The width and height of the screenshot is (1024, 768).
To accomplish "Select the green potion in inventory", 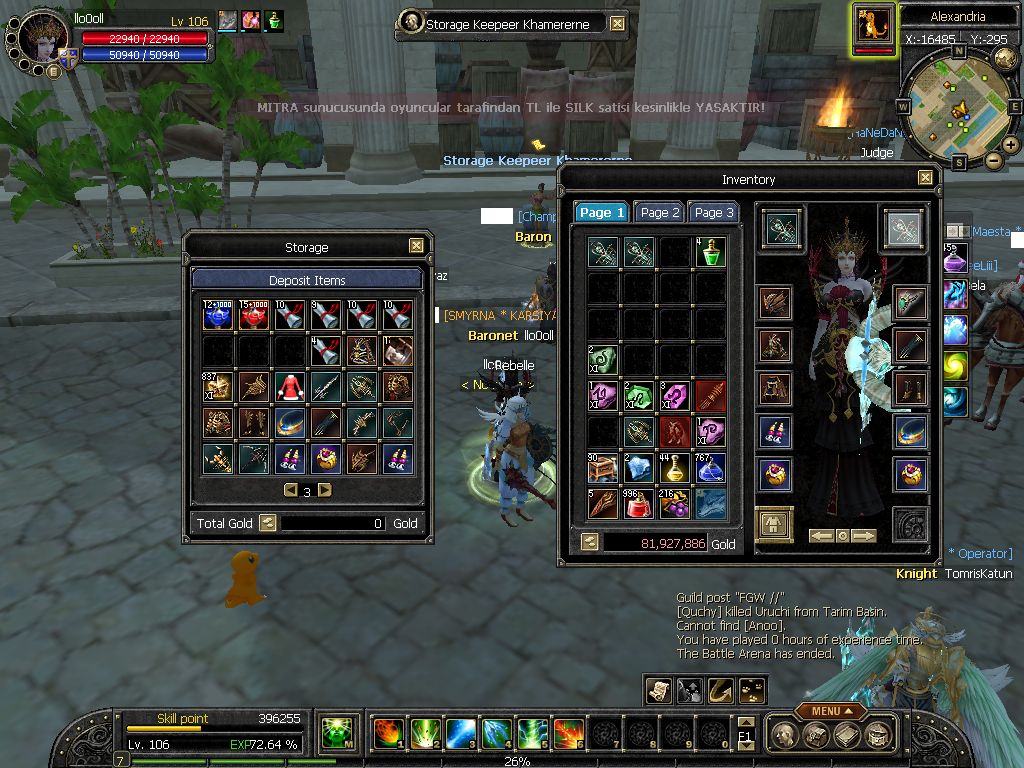I will point(710,252).
